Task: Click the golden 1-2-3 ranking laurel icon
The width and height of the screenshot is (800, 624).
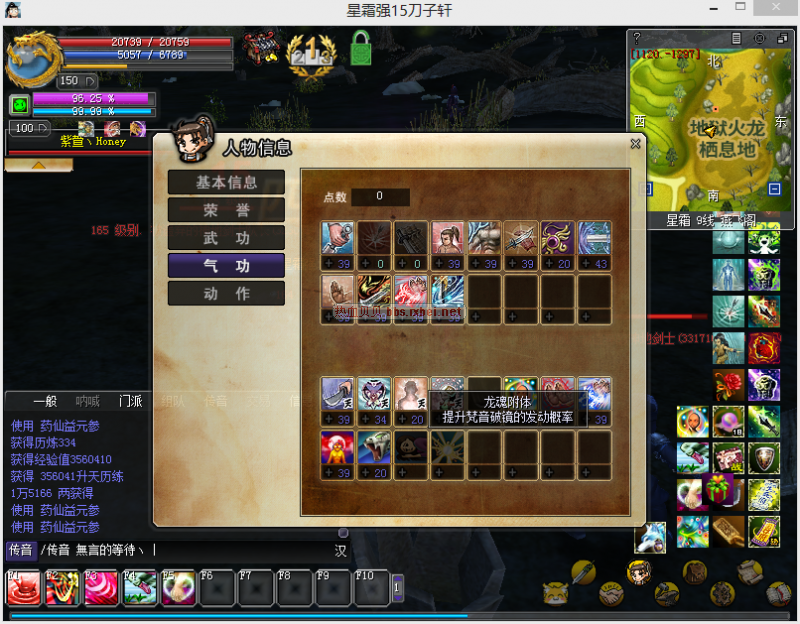Action: (x=309, y=49)
